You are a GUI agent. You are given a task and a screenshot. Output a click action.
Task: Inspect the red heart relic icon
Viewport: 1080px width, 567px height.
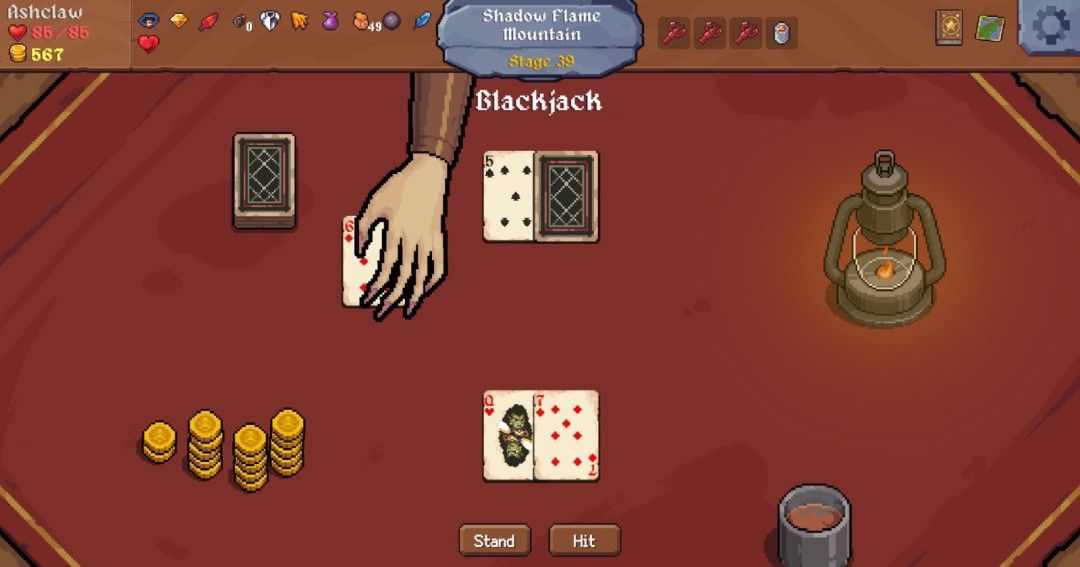pyautogui.click(x=148, y=44)
